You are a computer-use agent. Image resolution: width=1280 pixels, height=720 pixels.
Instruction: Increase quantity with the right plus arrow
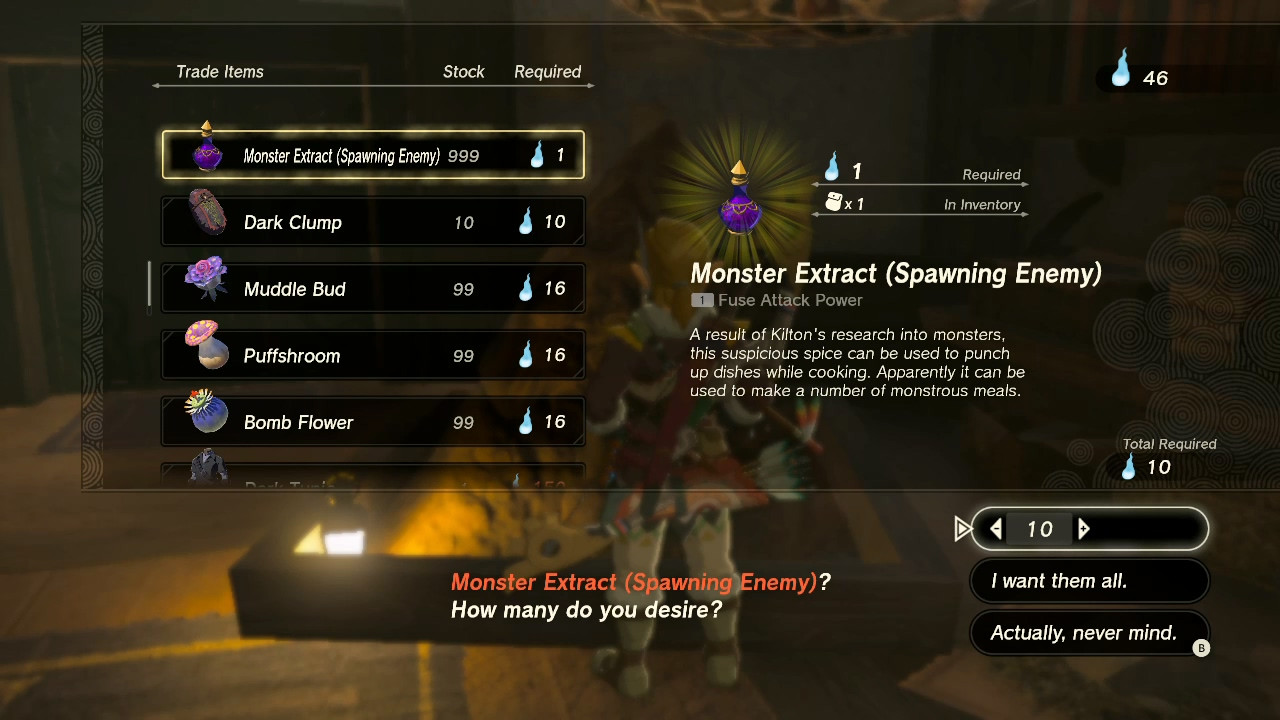1083,529
